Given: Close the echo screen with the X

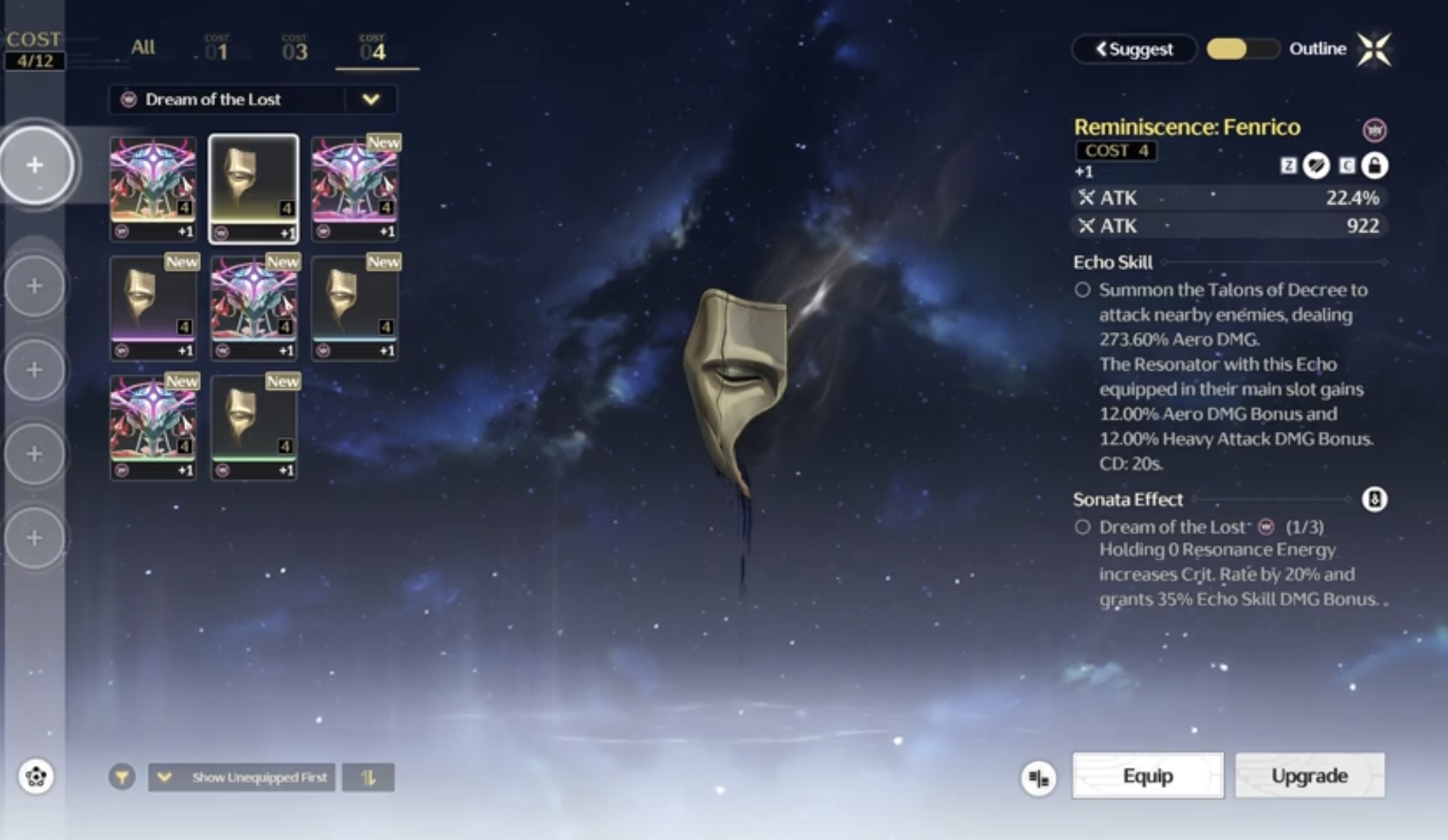Looking at the screenshot, I should [x=1374, y=49].
